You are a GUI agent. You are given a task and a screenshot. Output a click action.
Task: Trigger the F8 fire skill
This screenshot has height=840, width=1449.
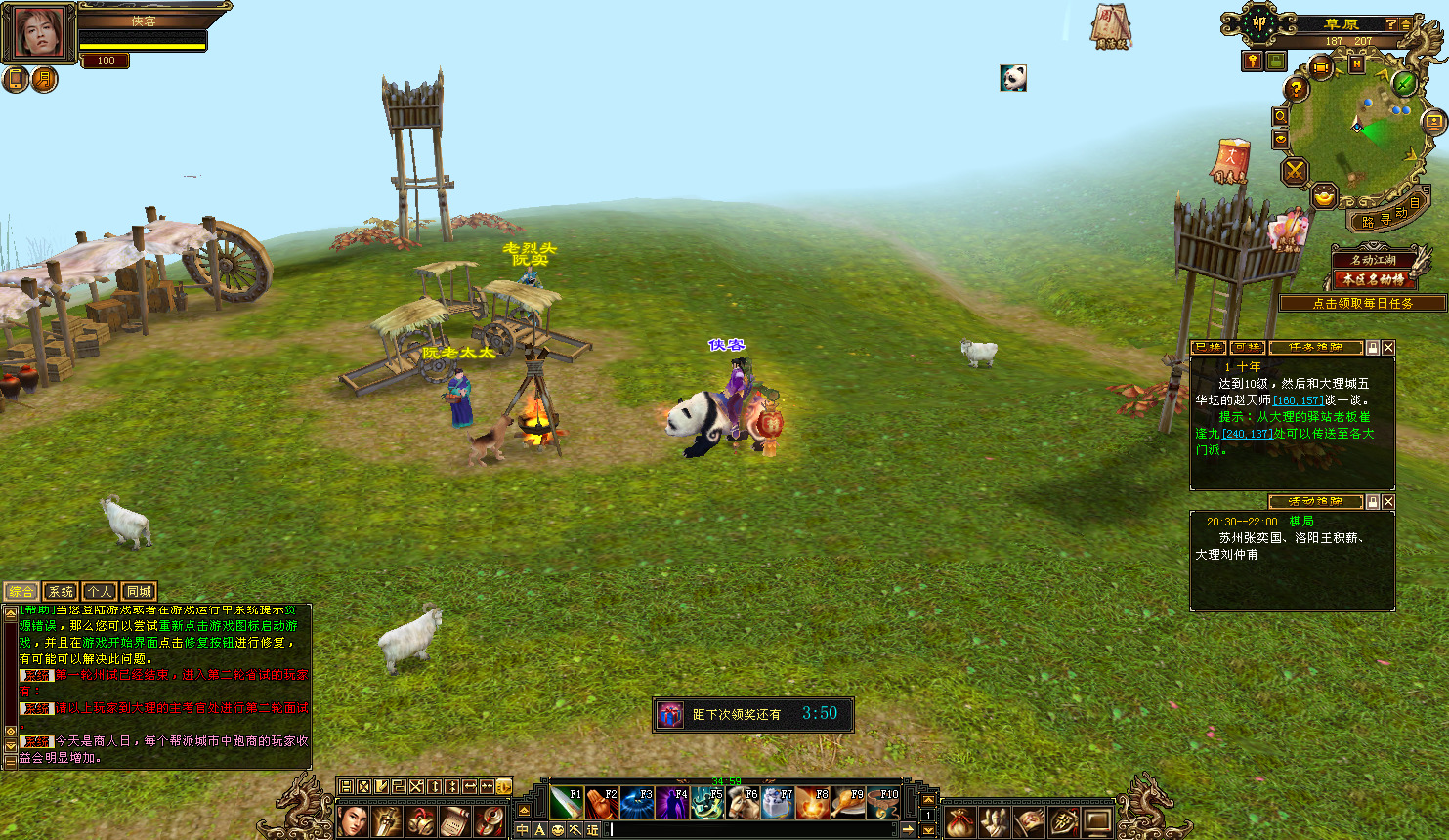point(813,803)
